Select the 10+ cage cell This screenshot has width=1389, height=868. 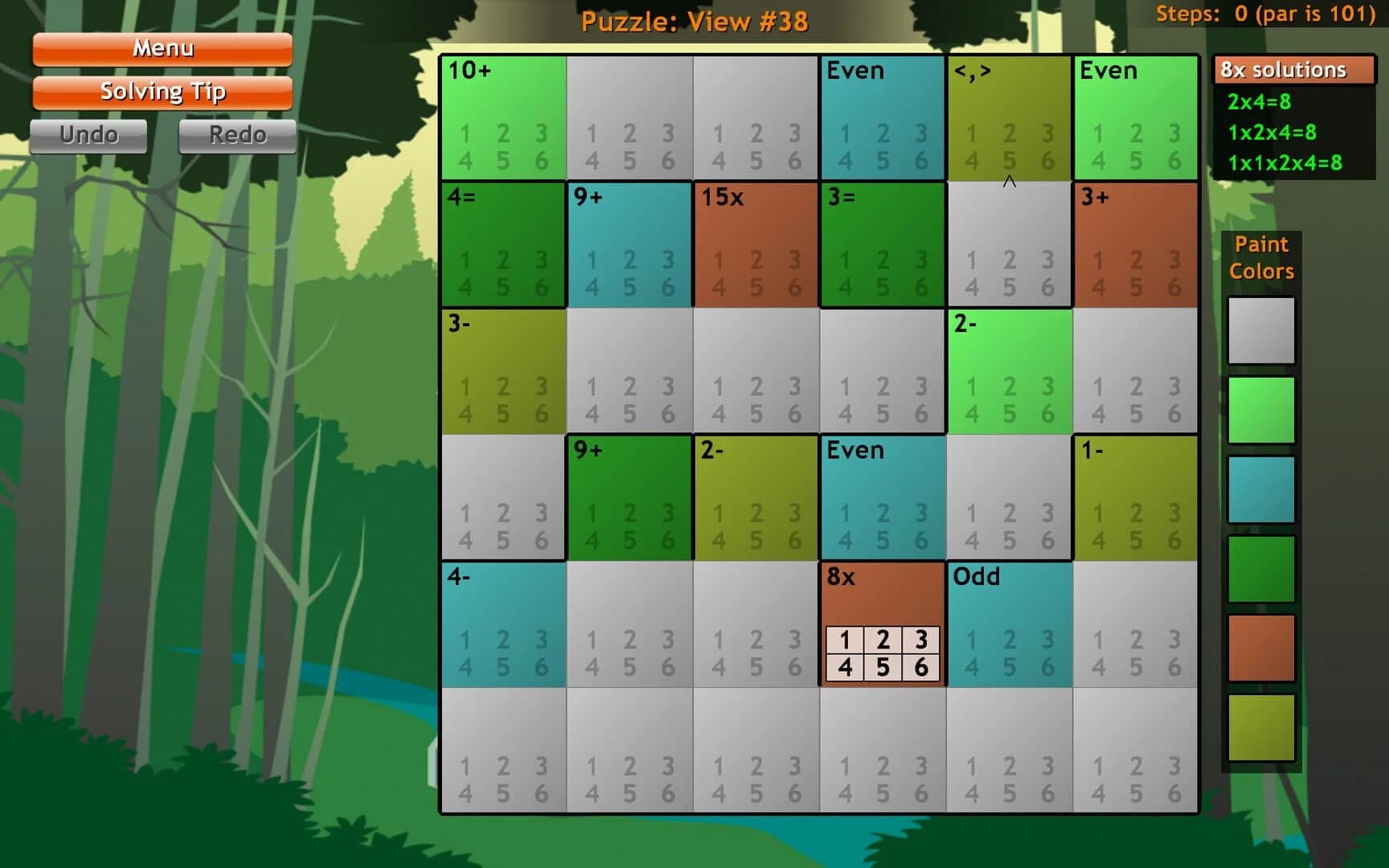[x=502, y=117]
